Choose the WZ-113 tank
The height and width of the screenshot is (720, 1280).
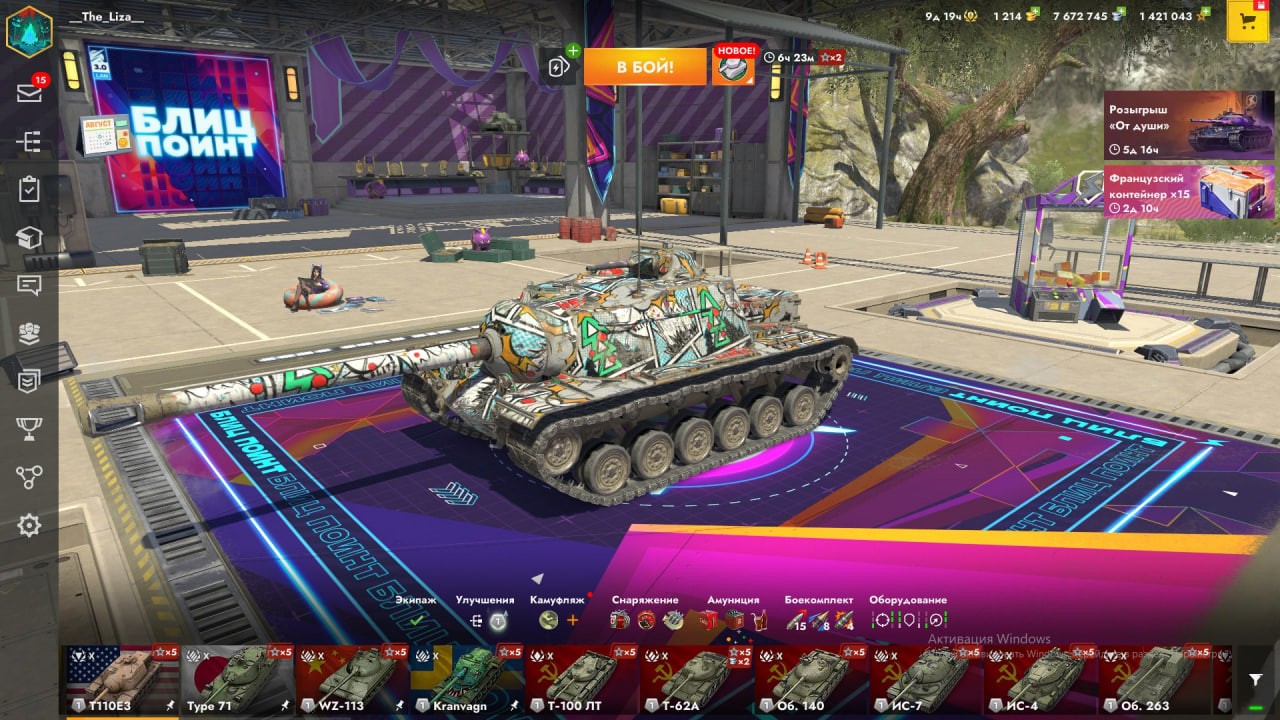[352, 679]
